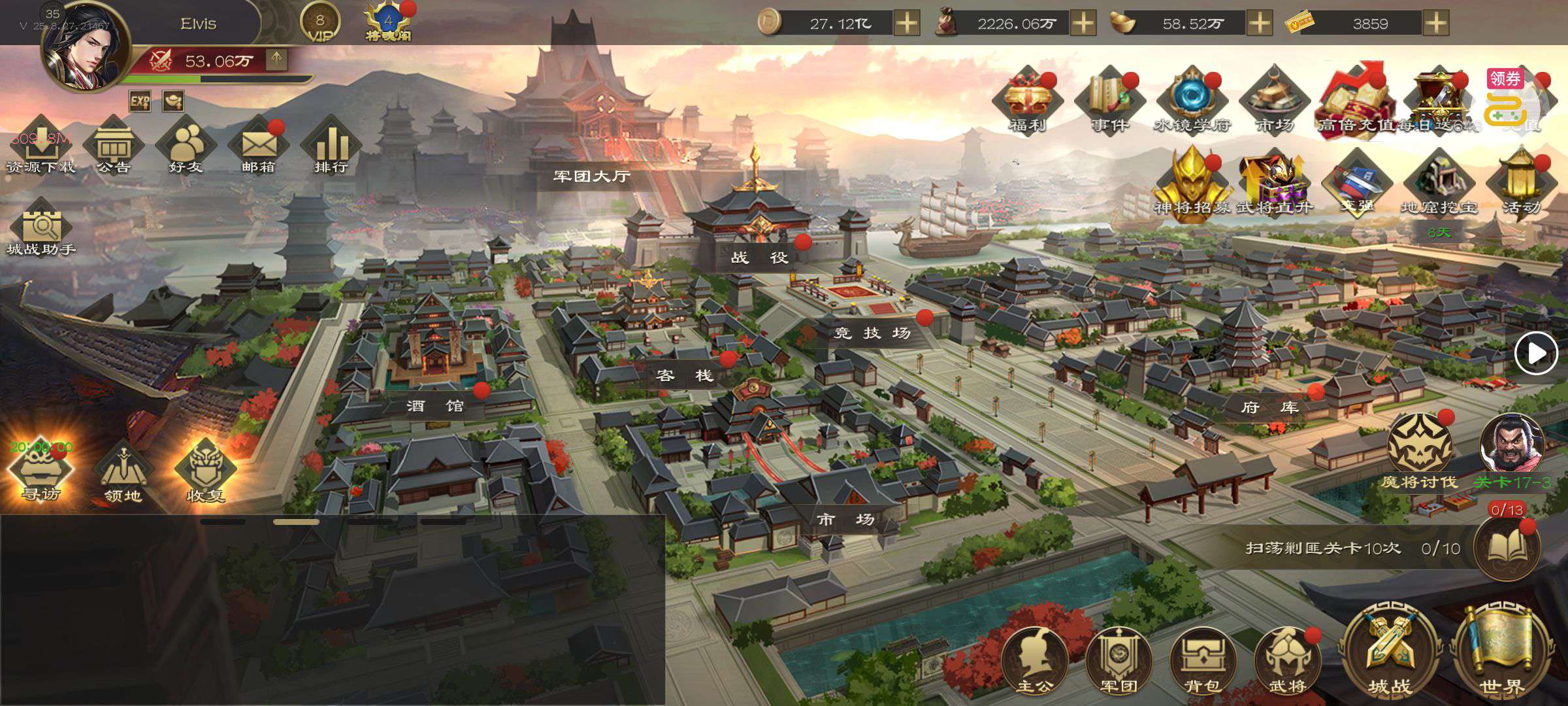Image resolution: width=1568 pixels, height=706 pixels.
Task: Open the 背包 backpack
Action: [x=1203, y=660]
